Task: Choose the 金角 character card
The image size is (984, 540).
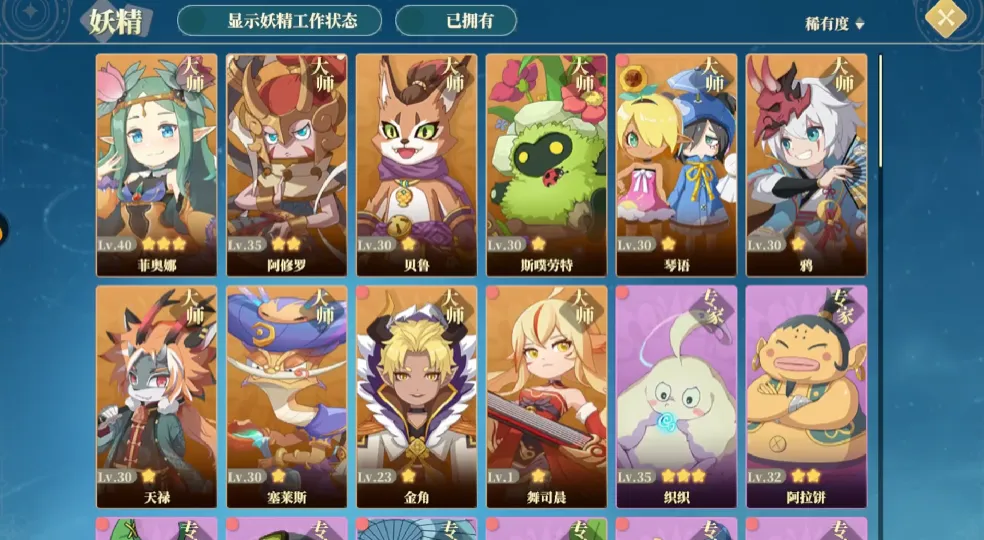Action: pos(416,397)
